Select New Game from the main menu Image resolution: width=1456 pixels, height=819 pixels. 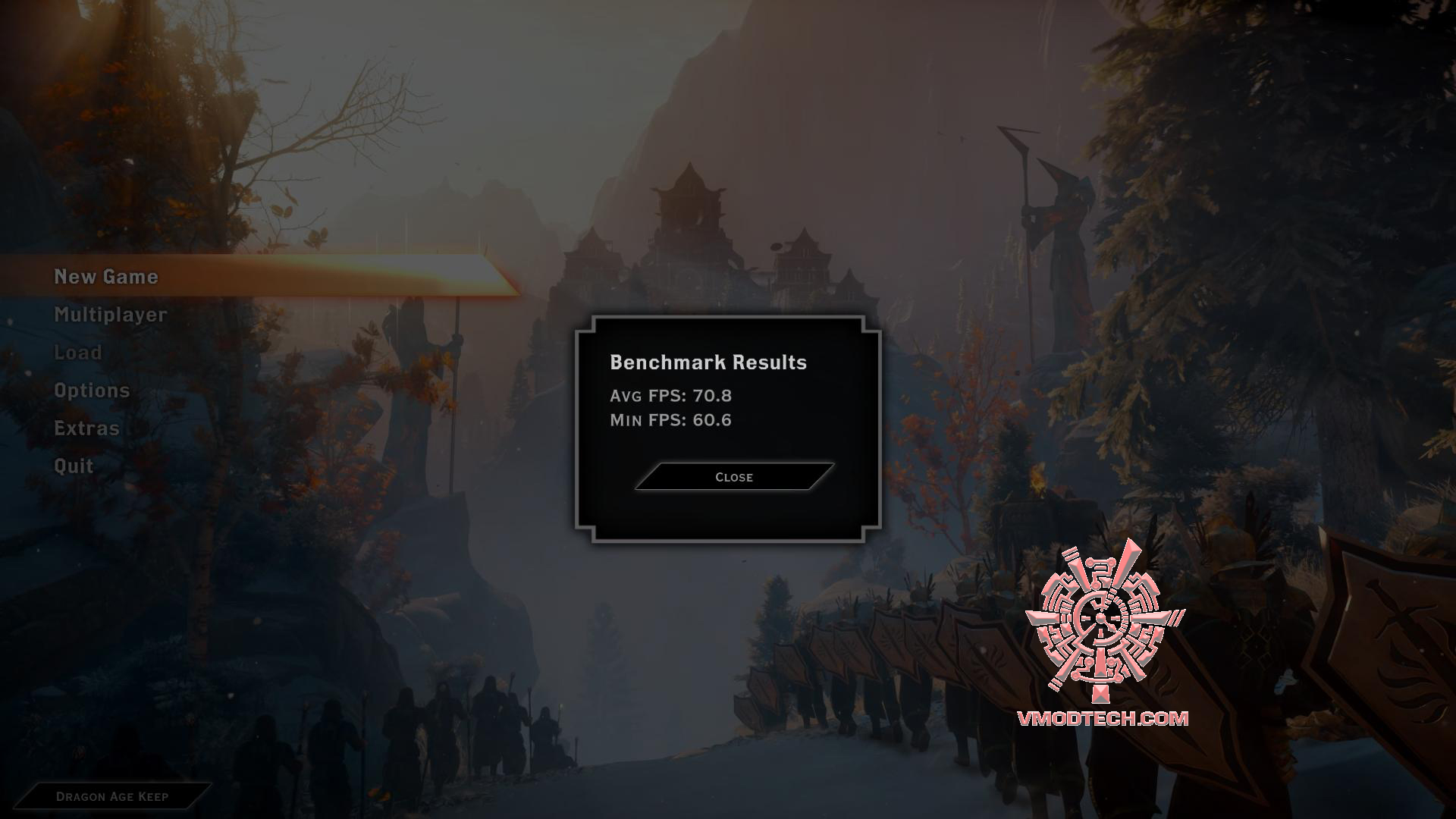(x=106, y=276)
